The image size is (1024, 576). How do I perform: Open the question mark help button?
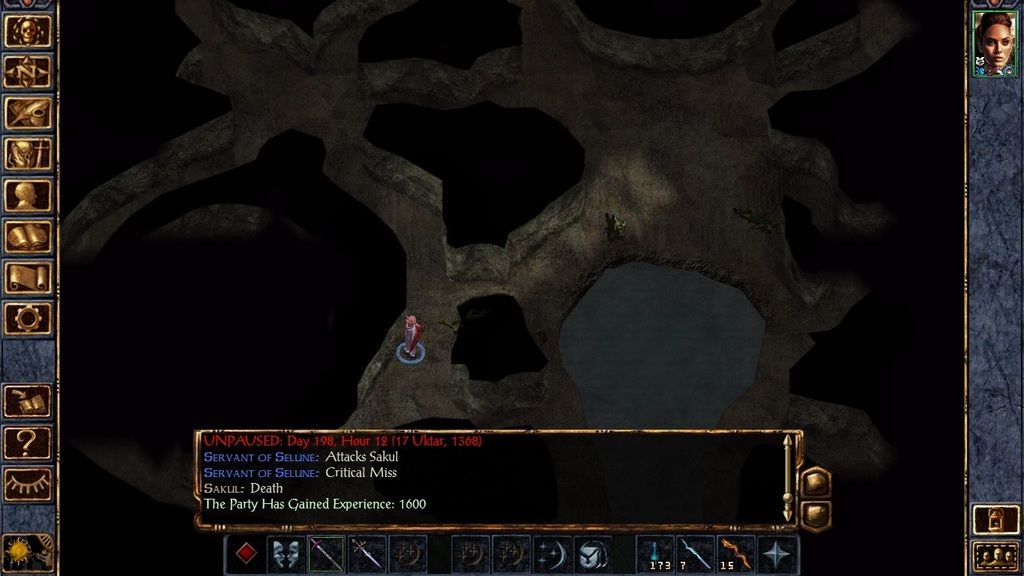tap(28, 442)
